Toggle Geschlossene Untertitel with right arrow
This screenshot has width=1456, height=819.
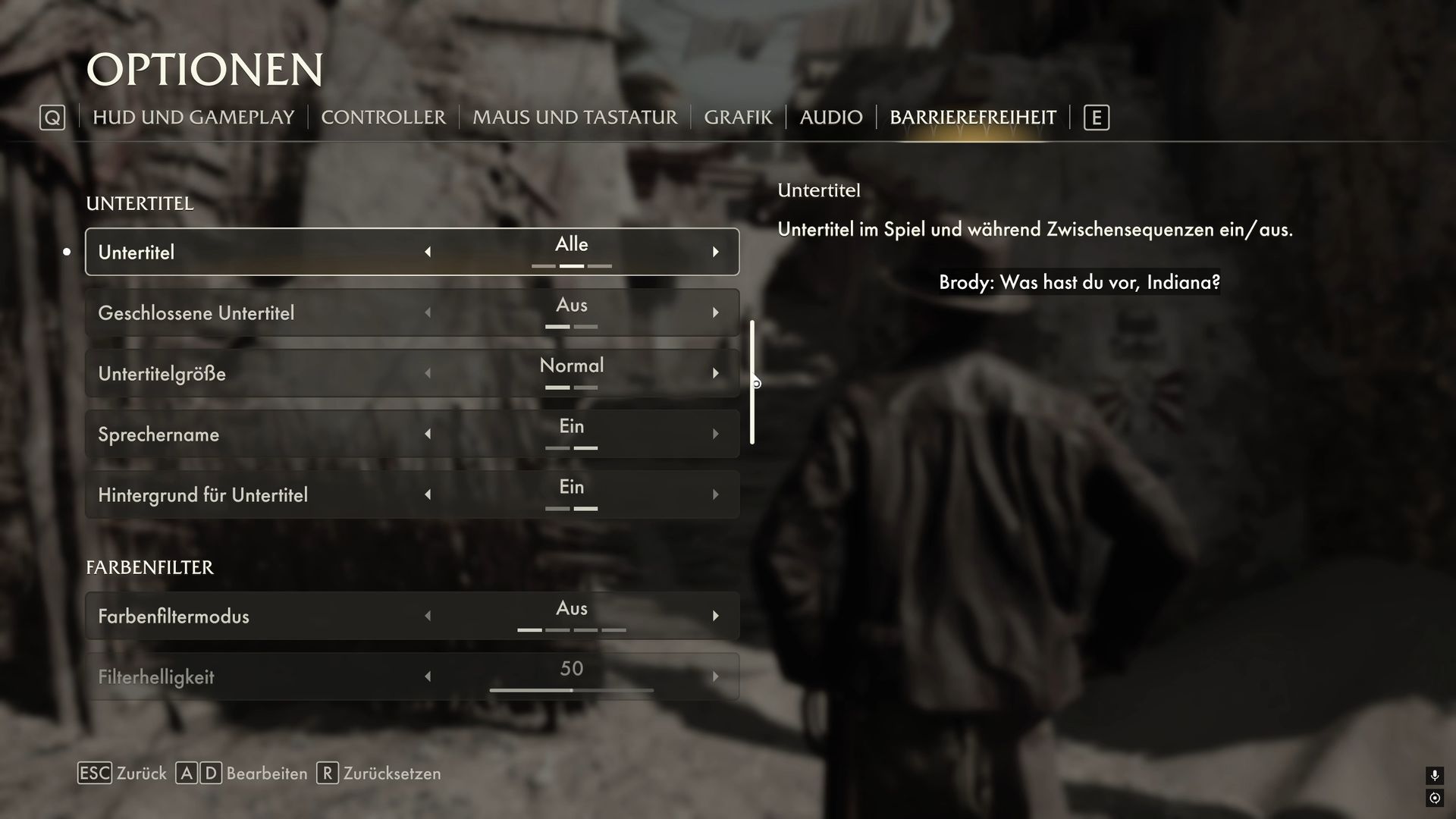715,312
